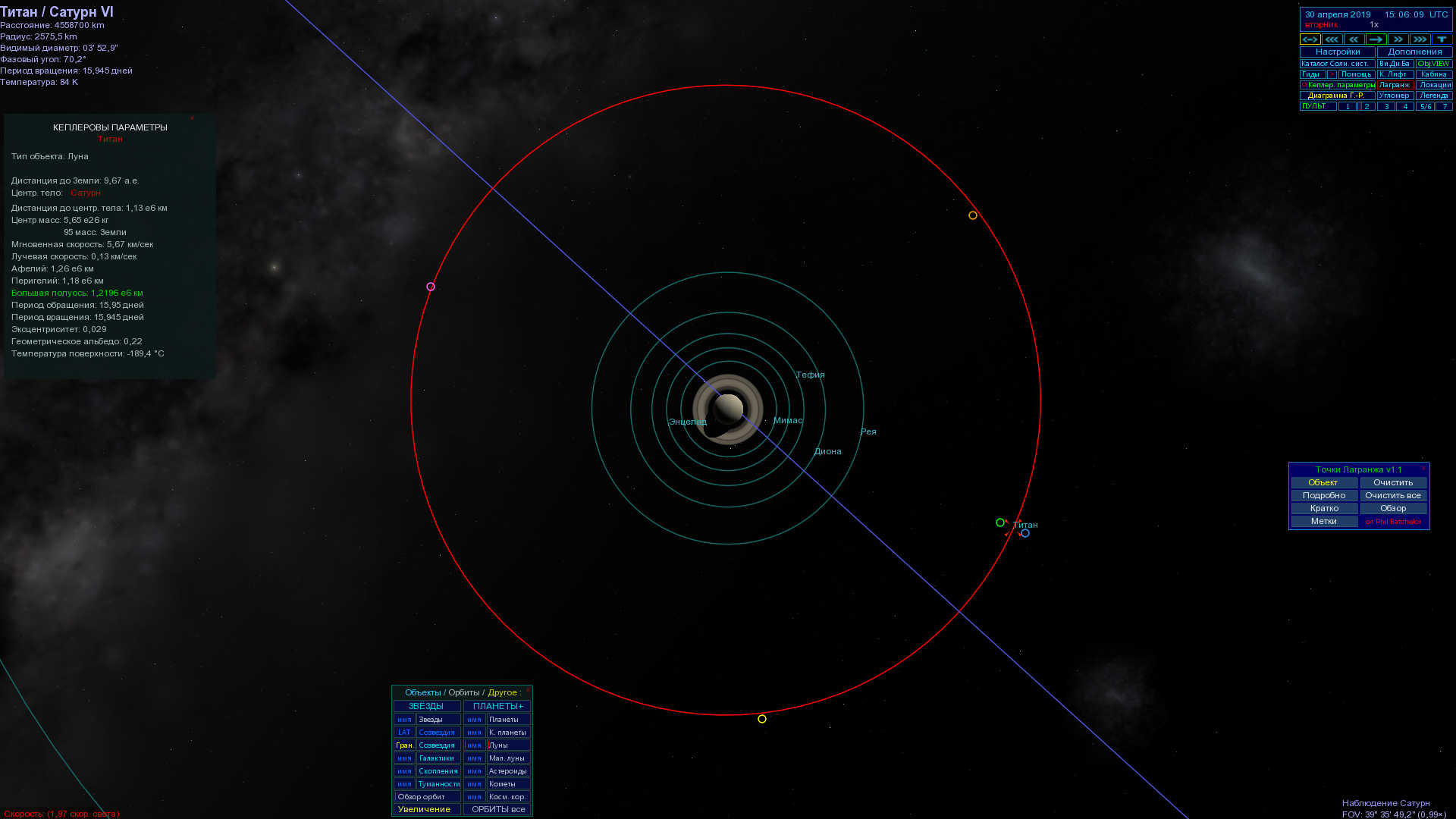Image resolution: width=1456 pixels, height=819 pixels.
Task: Click the Помощь help button
Action: pyautogui.click(x=1356, y=74)
